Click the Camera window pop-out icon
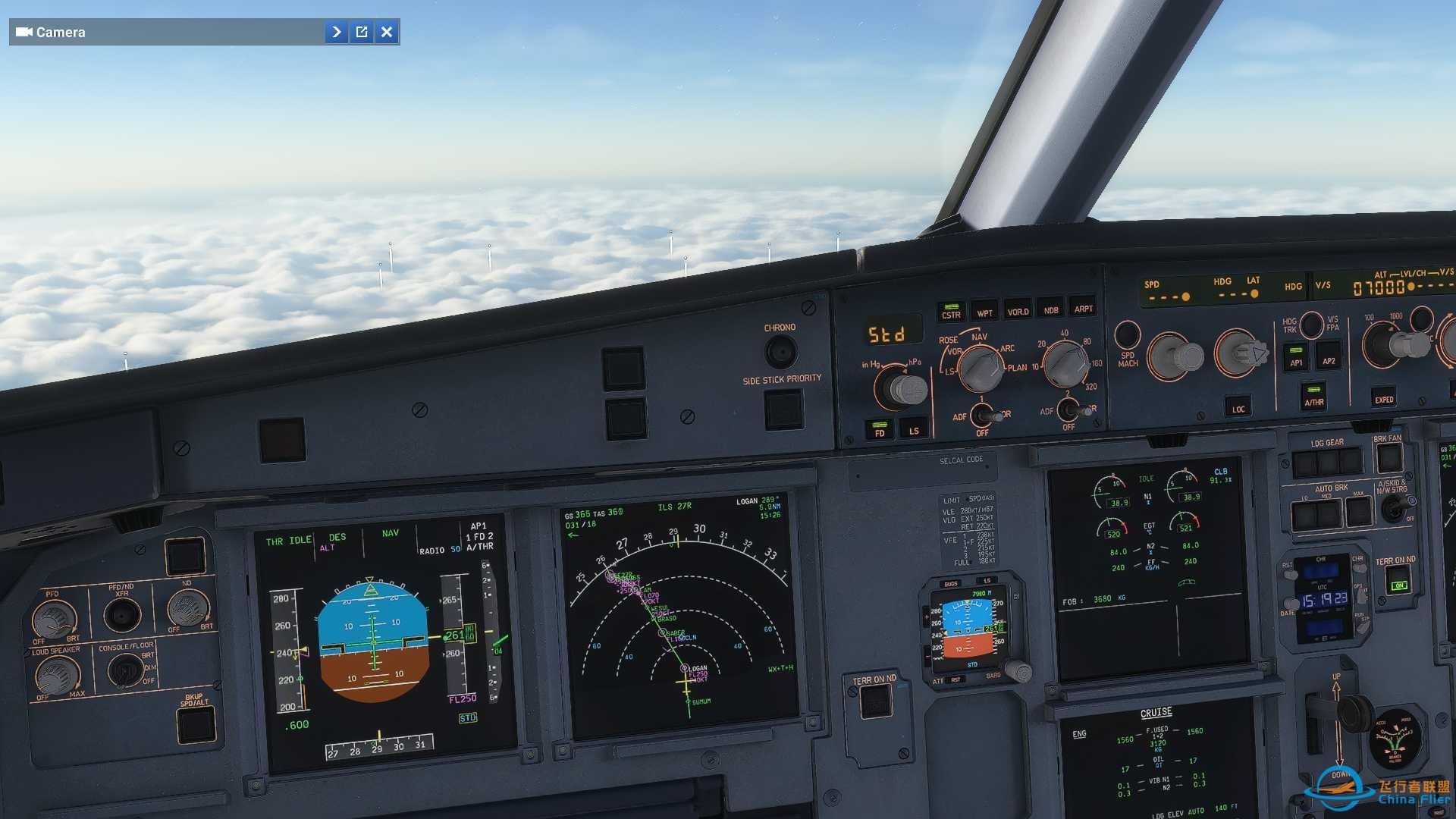The height and width of the screenshot is (819, 1456). [362, 32]
